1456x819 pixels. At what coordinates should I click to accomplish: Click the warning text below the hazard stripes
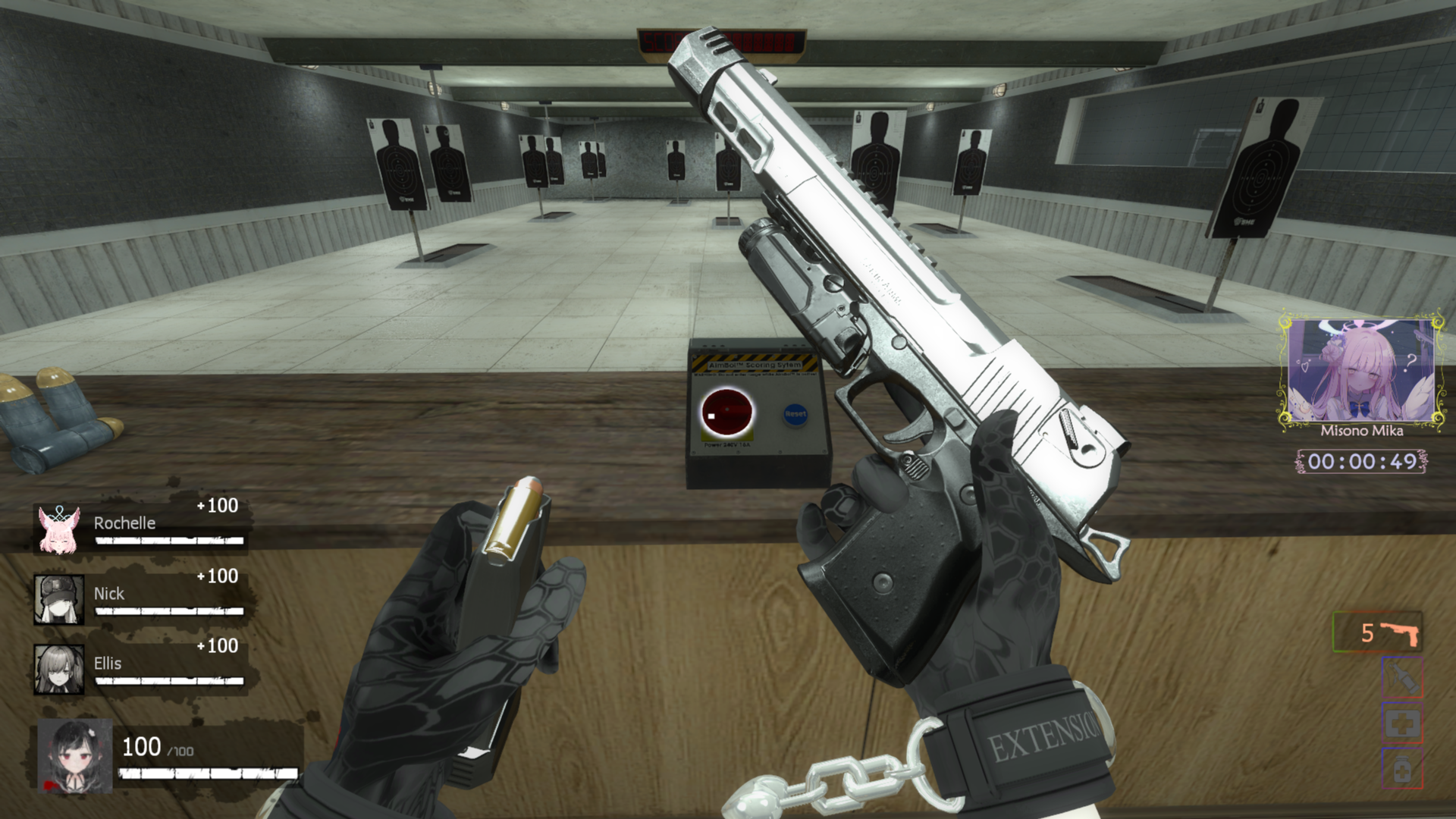pos(755,374)
